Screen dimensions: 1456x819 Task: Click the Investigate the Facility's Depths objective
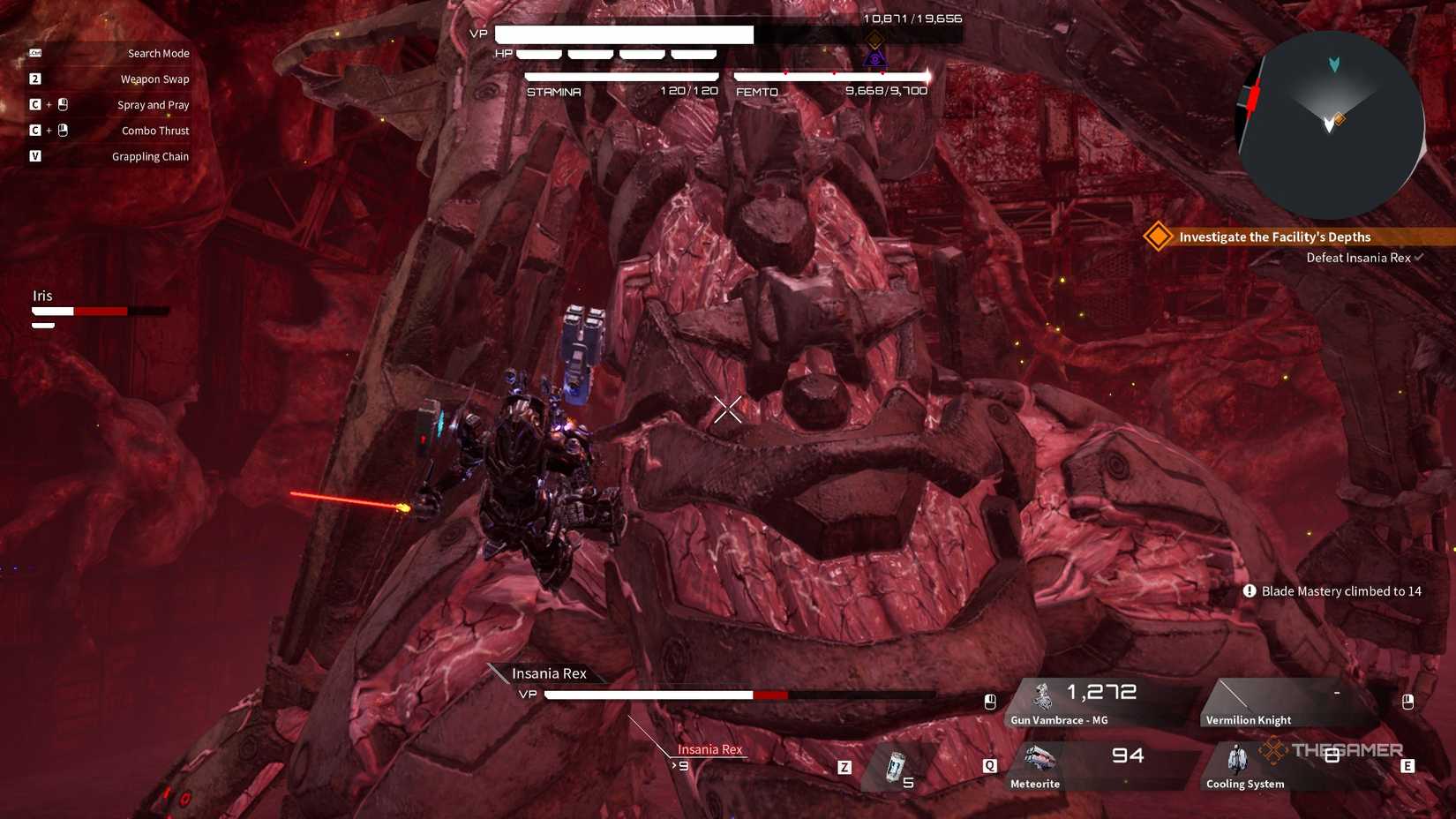(1274, 237)
